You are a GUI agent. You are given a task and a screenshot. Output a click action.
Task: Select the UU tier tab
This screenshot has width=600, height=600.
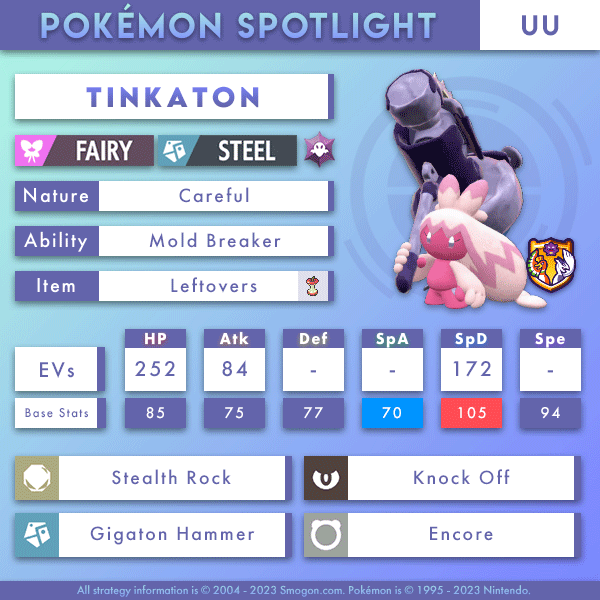pos(539,25)
